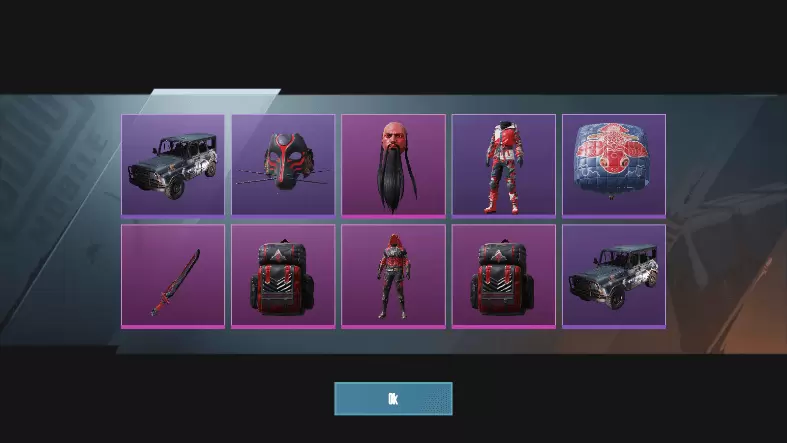Confirm rewards with the OK button
This screenshot has width=787, height=443.
[x=393, y=398]
